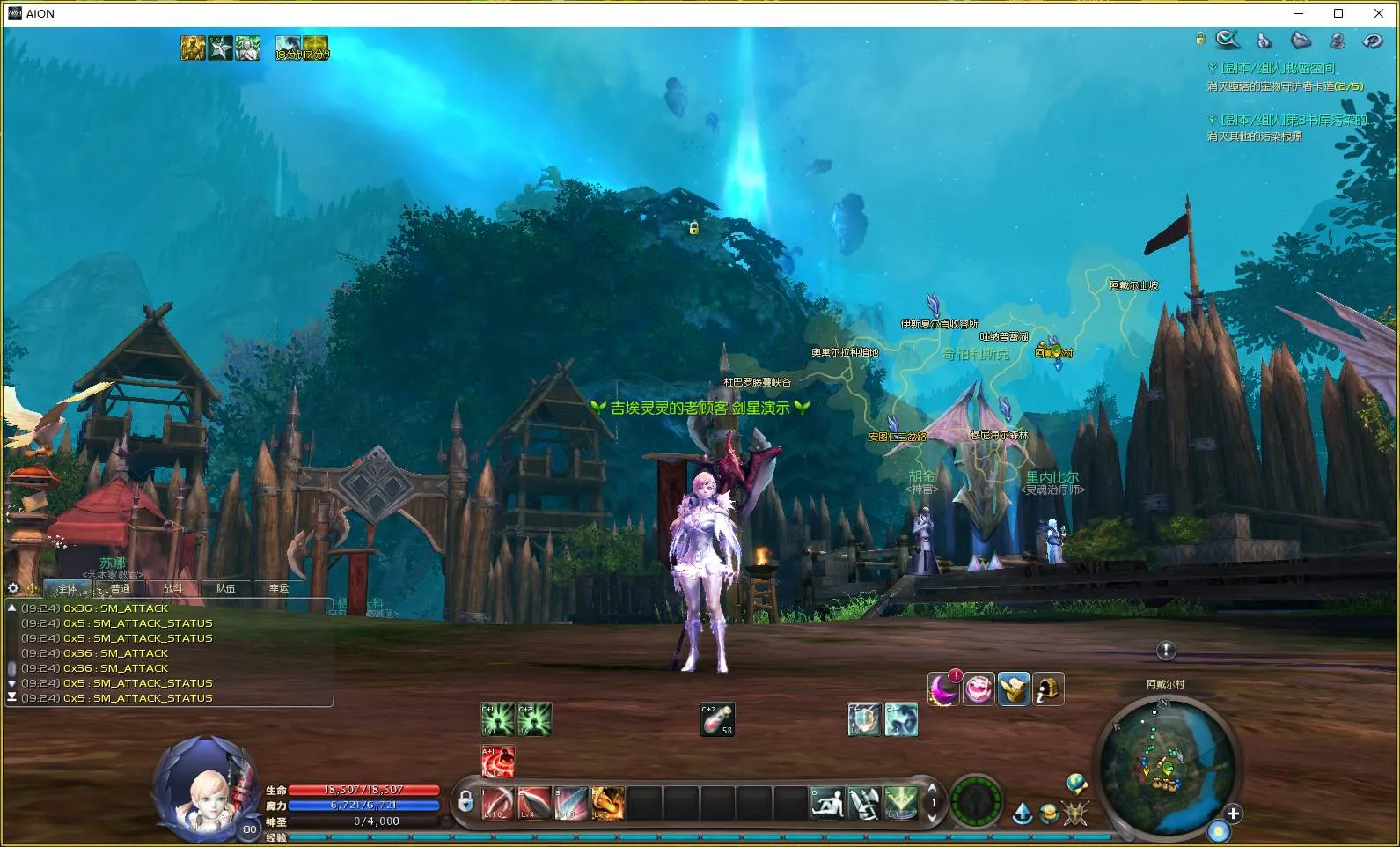Image resolution: width=1400 pixels, height=847 pixels.
Task: Zoom in the minimap with plus button
Action: [1233, 814]
